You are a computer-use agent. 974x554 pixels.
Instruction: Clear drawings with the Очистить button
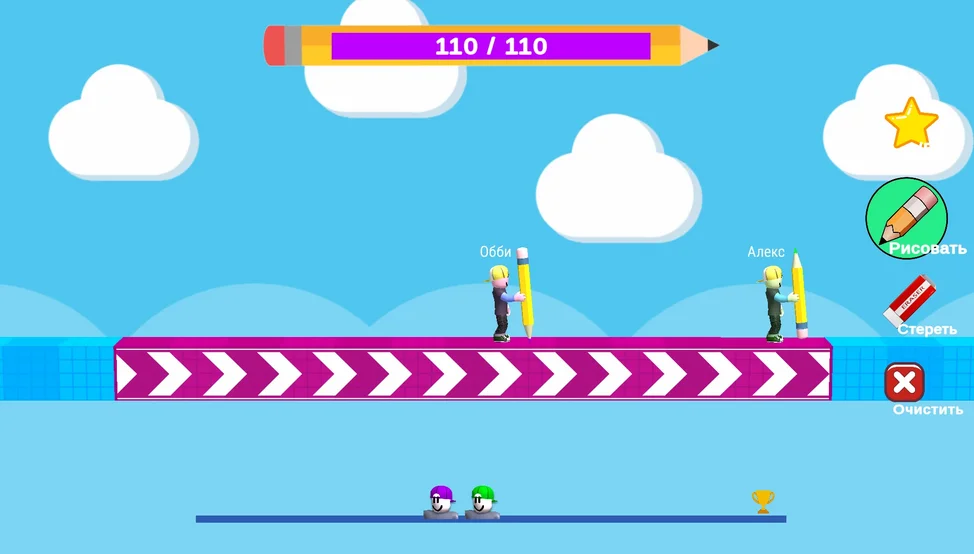pos(905,383)
